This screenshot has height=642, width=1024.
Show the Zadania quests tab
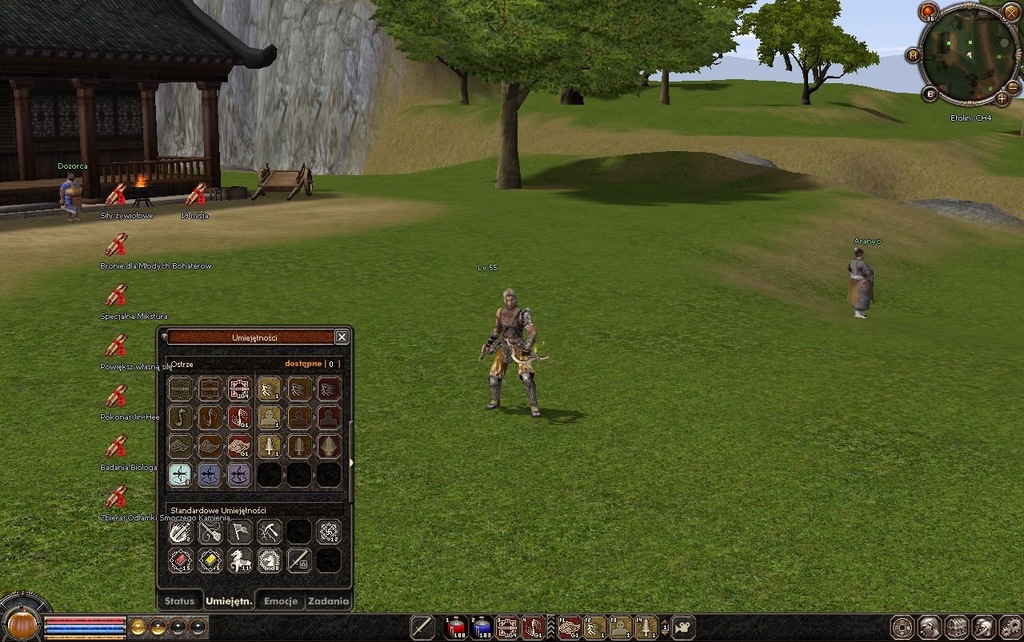pos(328,601)
